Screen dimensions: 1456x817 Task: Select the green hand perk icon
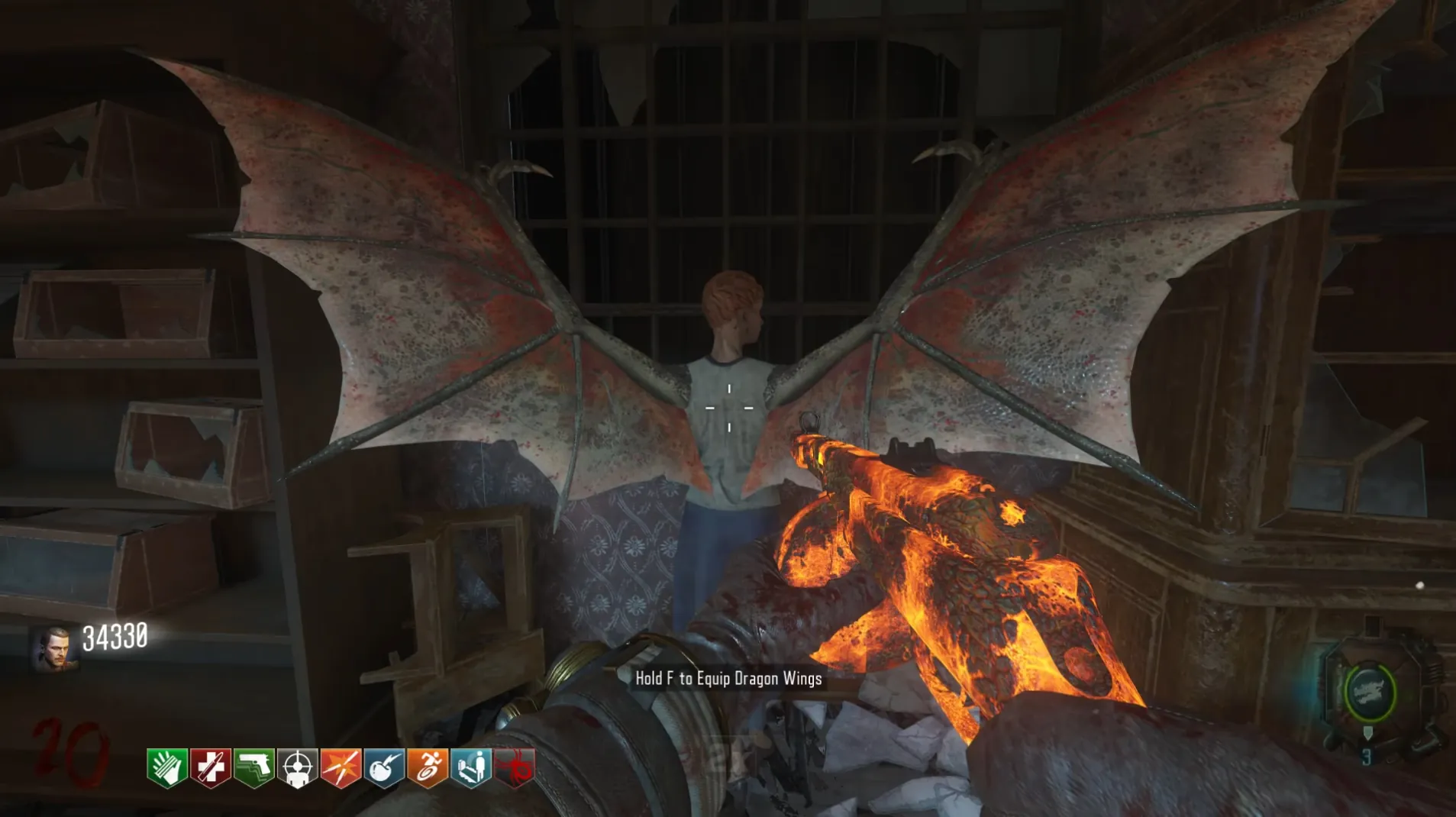point(166,767)
